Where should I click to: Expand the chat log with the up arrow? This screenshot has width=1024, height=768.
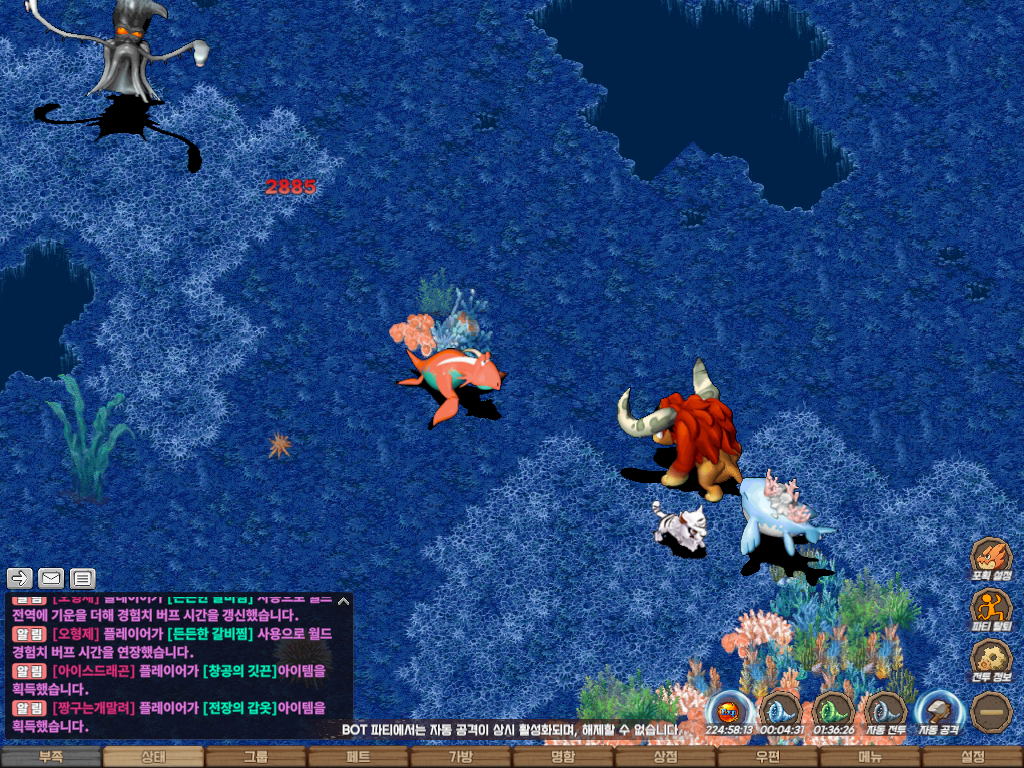[x=343, y=601]
